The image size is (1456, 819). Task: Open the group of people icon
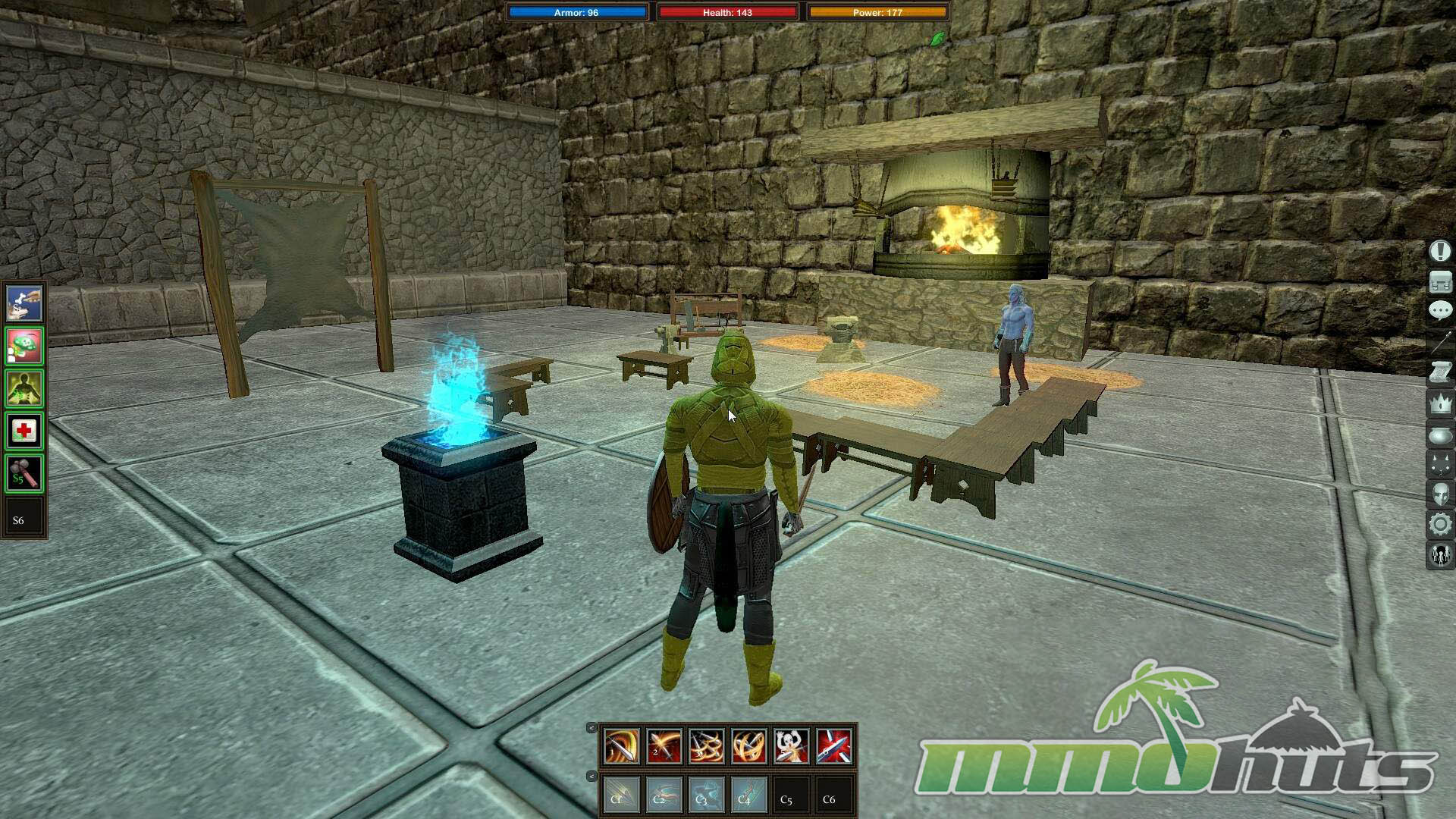click(x=1440, y=556)
